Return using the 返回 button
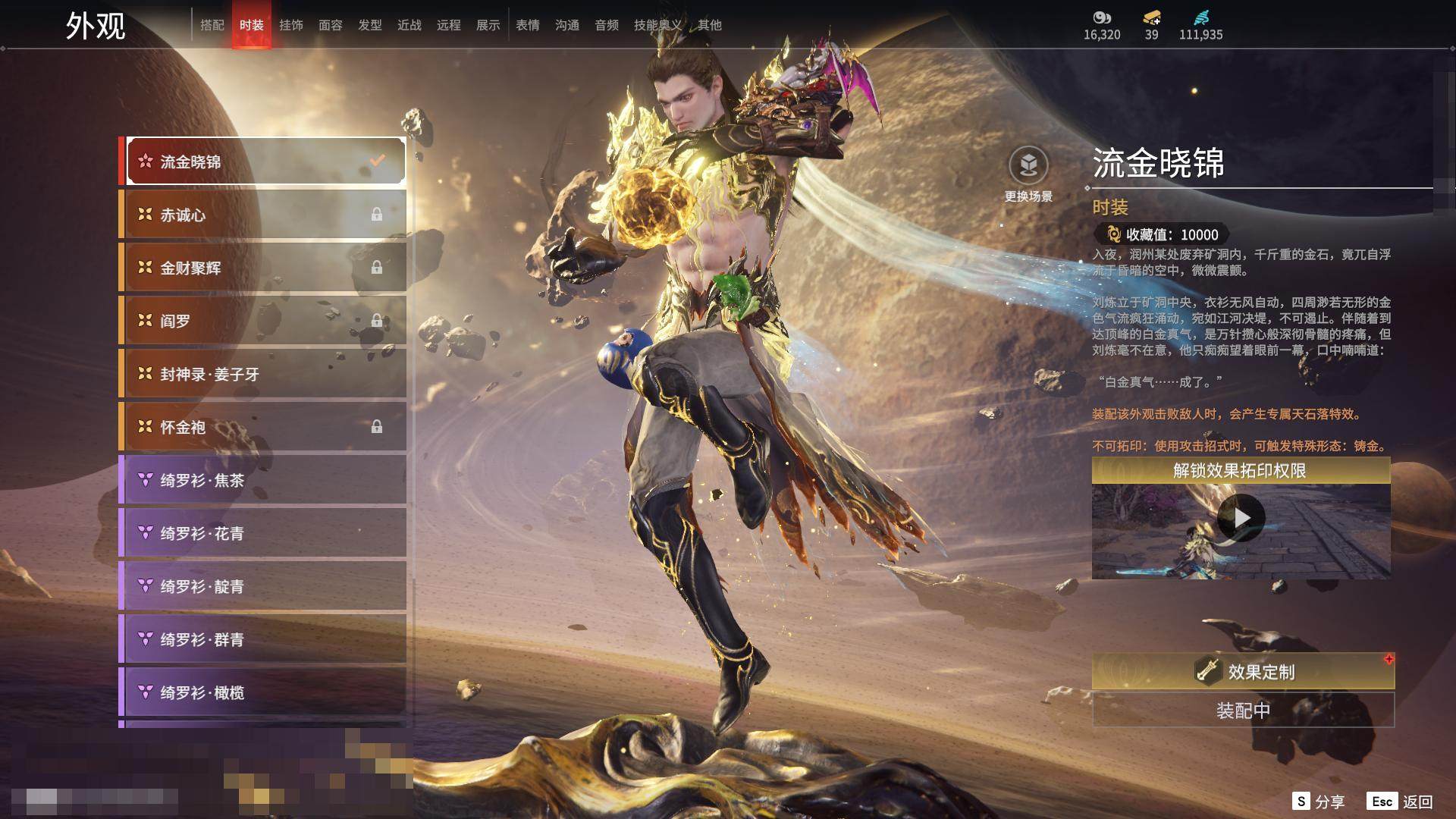The image size is (1456, 819). coord(1401,802)
